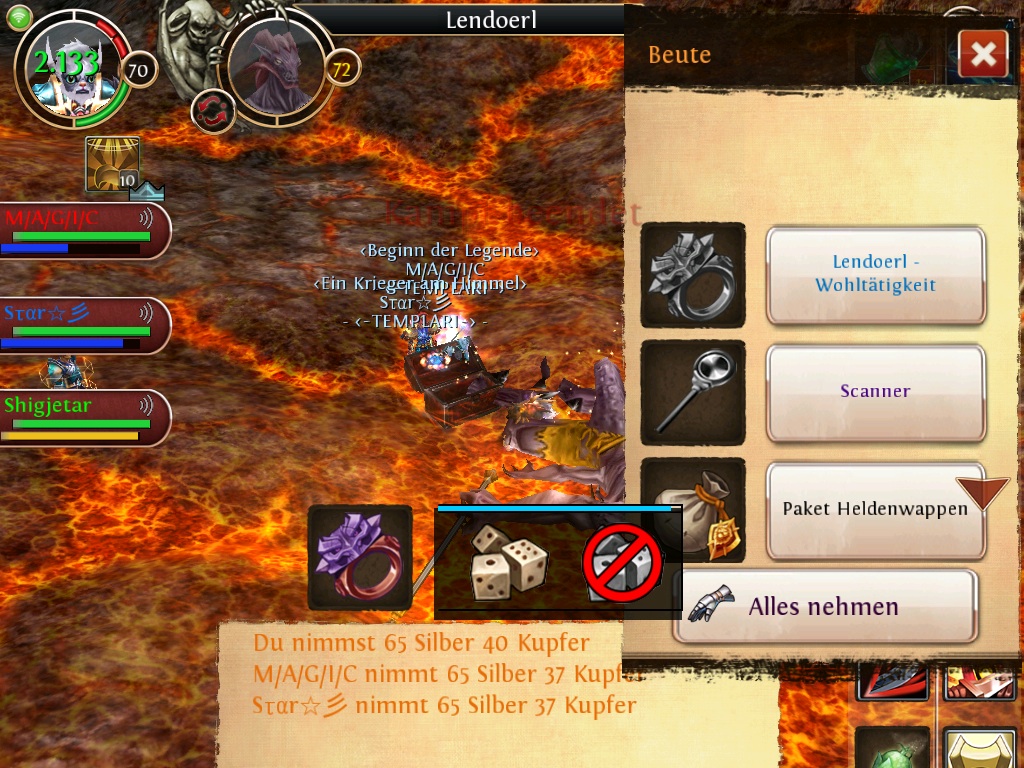
Task: Open your own character portrait
Action: [70, 70]
